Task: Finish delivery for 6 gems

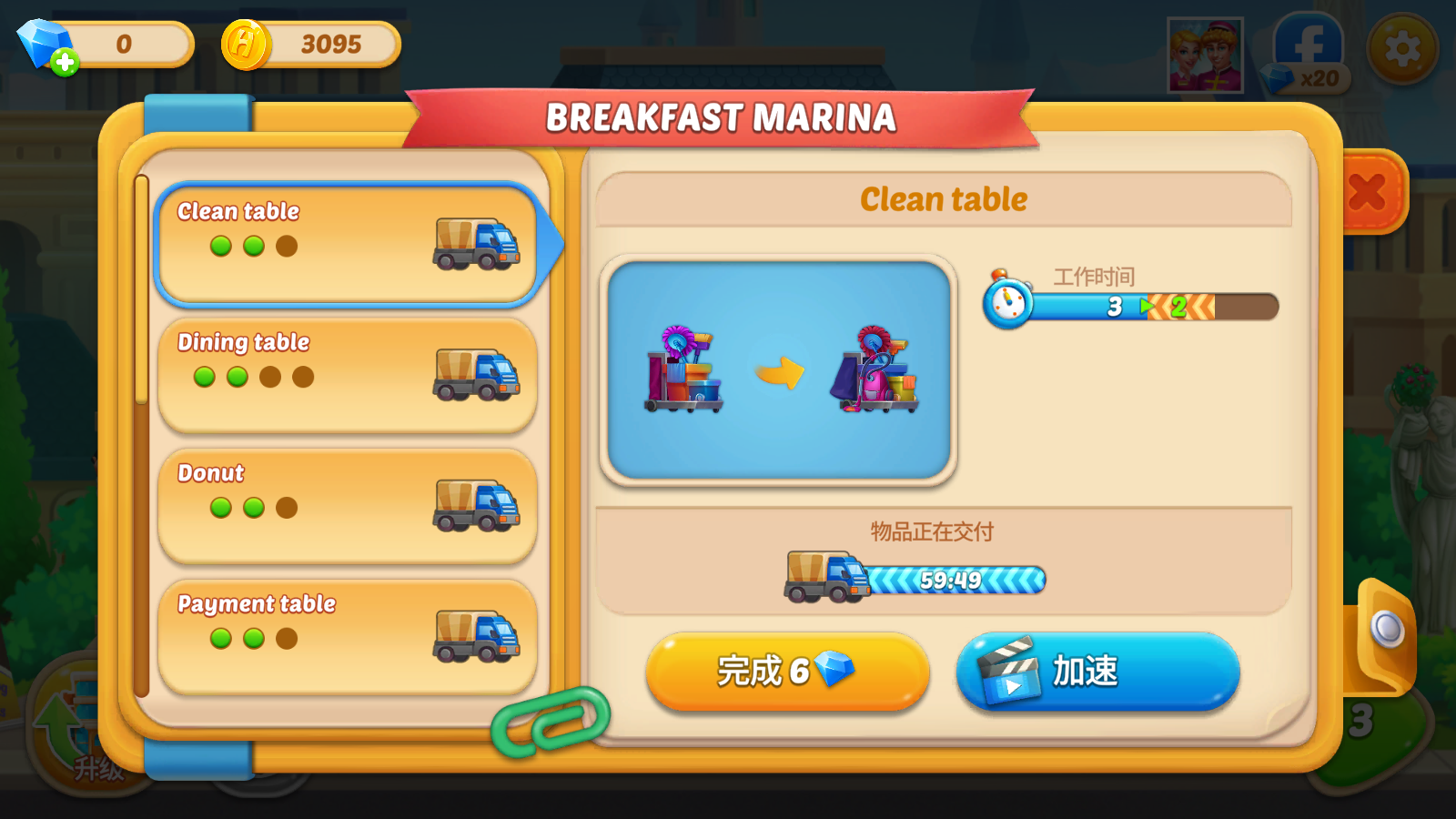Action: [786, 672]
